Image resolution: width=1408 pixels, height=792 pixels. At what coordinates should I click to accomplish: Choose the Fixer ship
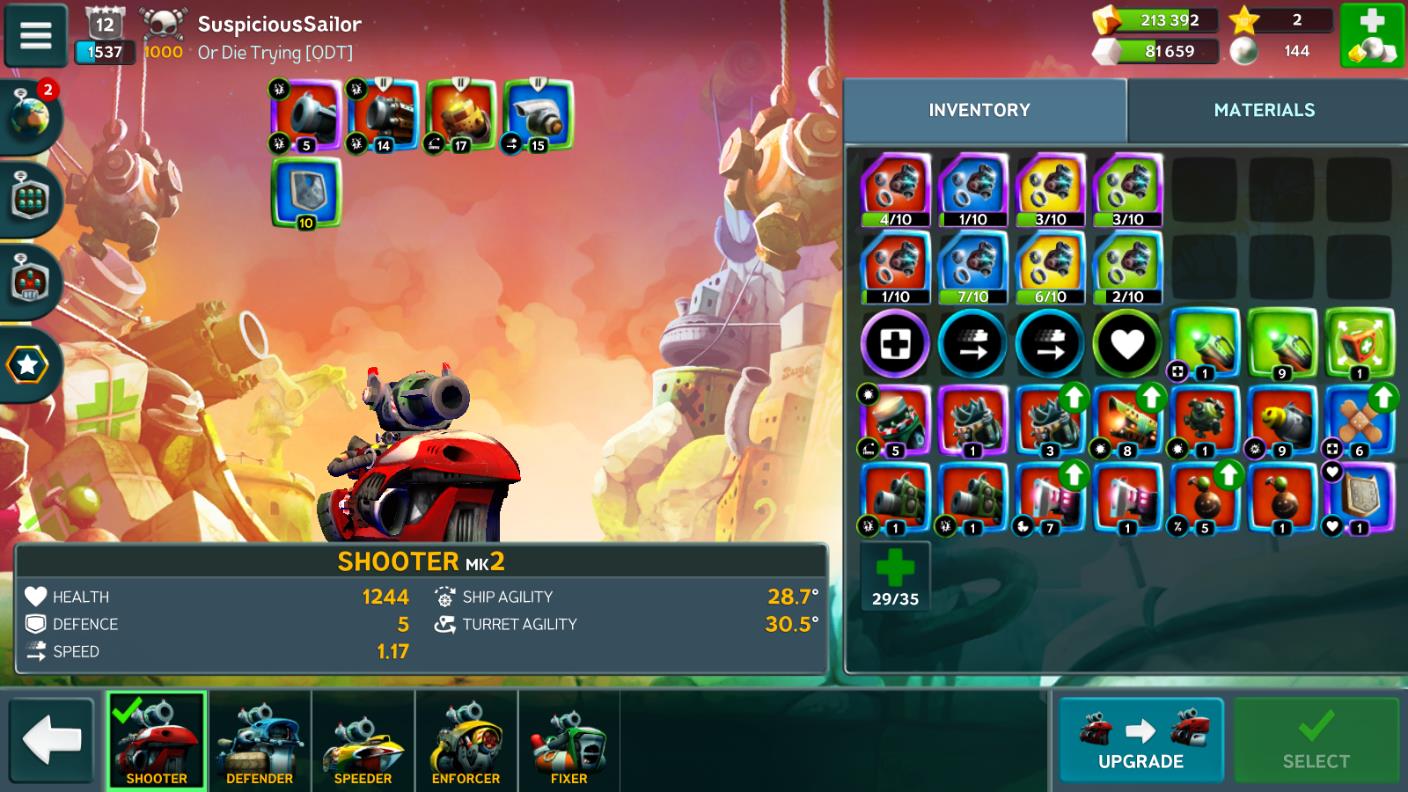[569, 739]
